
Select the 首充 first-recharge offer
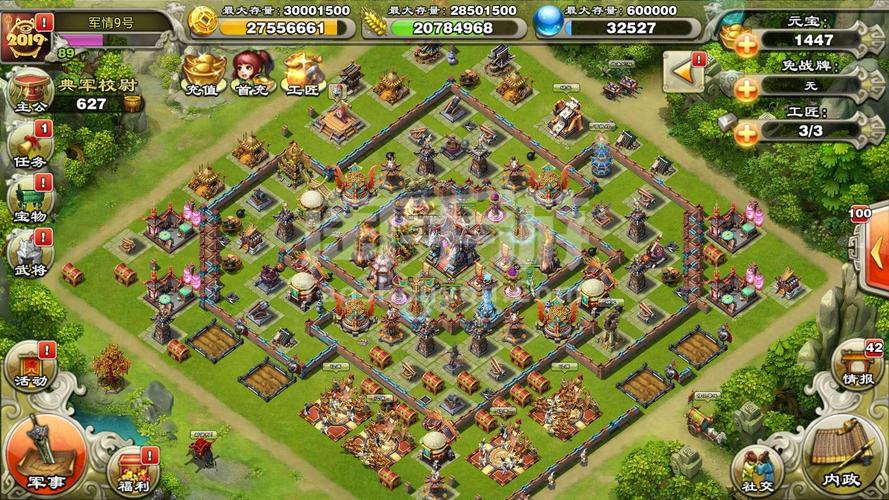click(250, 72)
